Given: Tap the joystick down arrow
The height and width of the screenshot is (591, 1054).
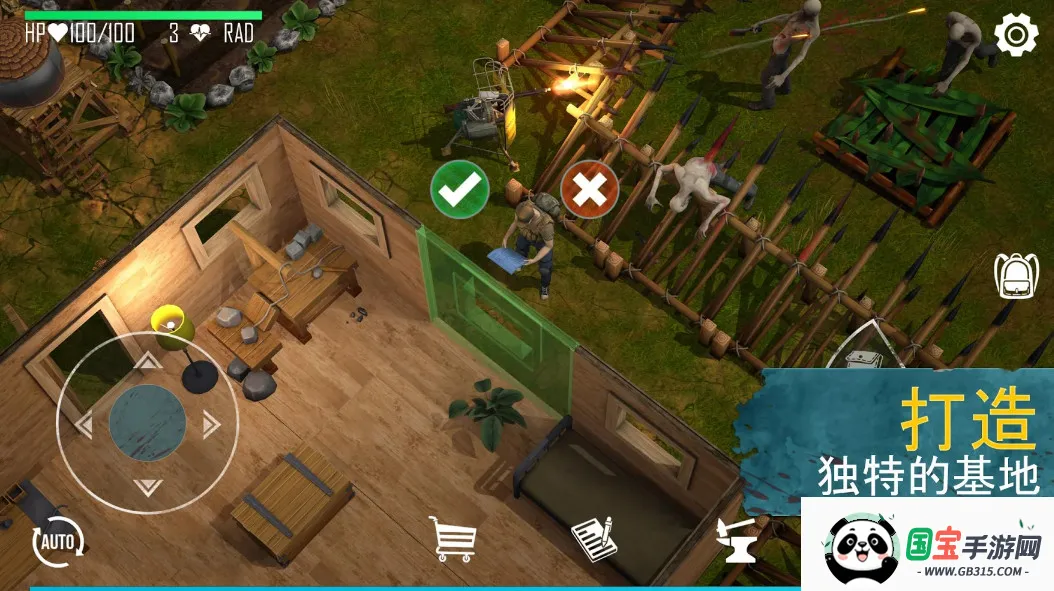Looking at the screenshot, I should pos(147,488).
